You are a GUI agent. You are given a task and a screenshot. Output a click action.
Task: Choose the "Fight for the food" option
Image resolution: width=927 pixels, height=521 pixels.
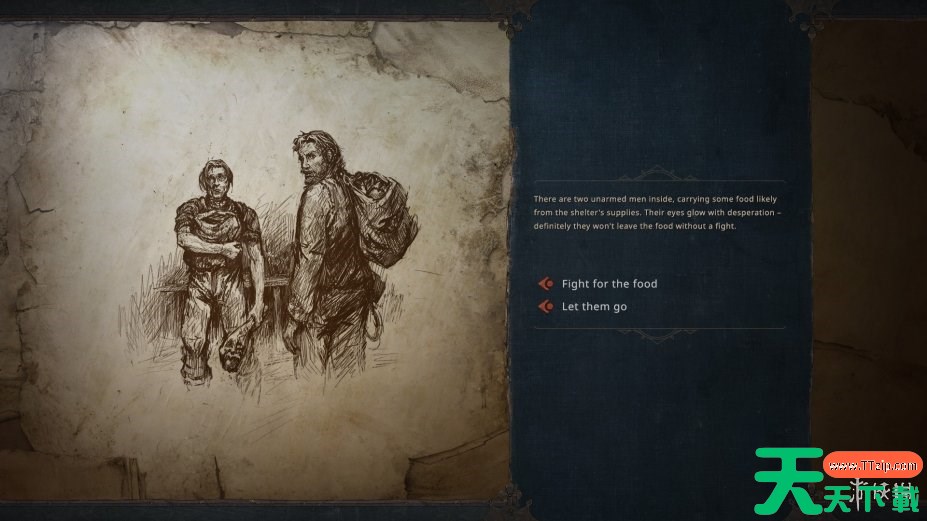(x=608, y=284)
